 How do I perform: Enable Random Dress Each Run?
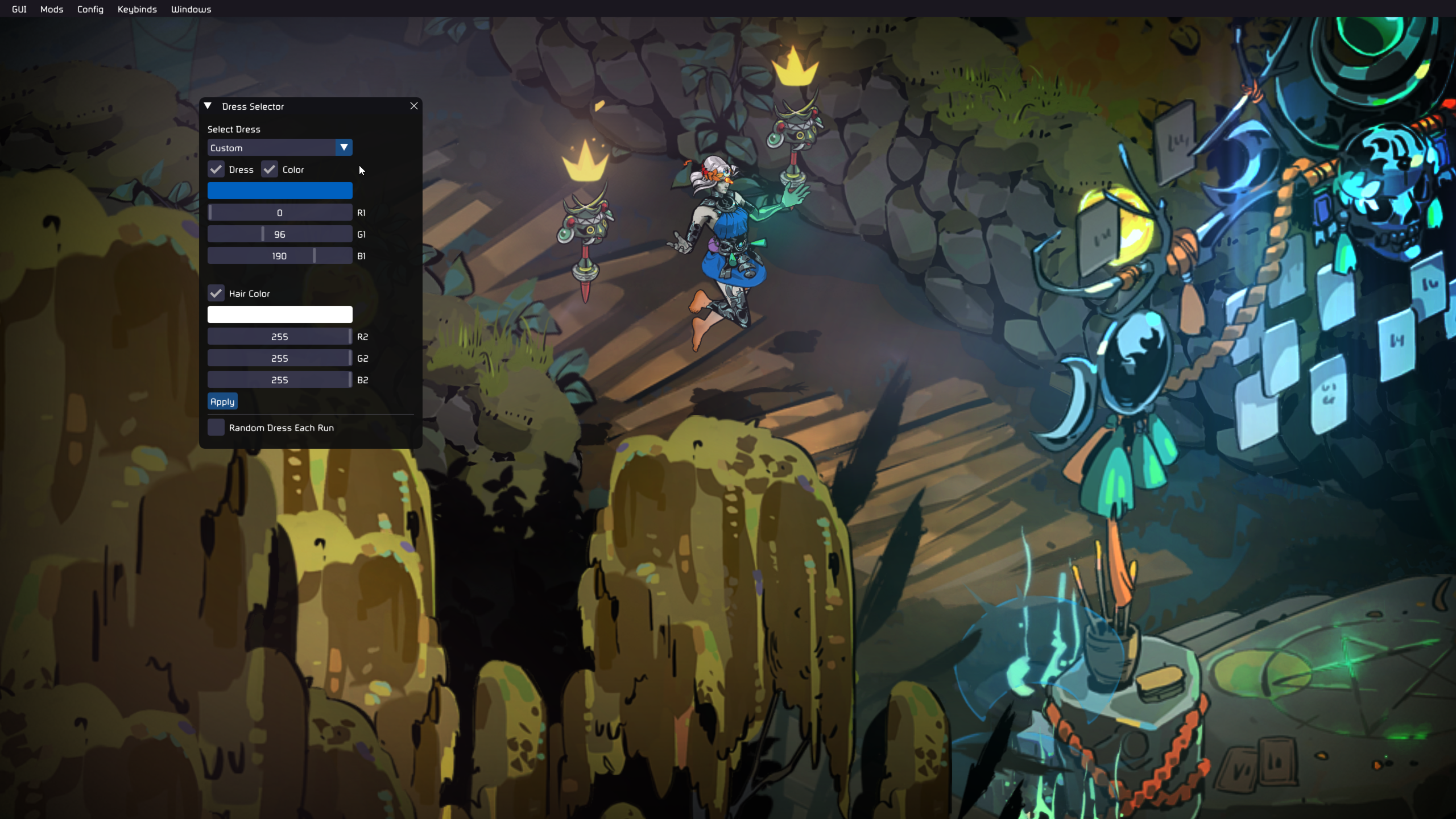pos(216,428)
